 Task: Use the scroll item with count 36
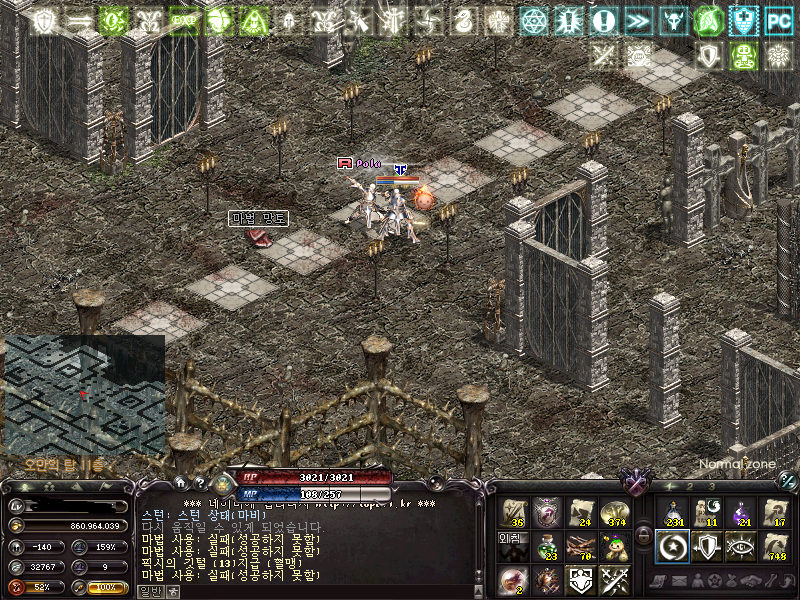(x=514, y=512)
